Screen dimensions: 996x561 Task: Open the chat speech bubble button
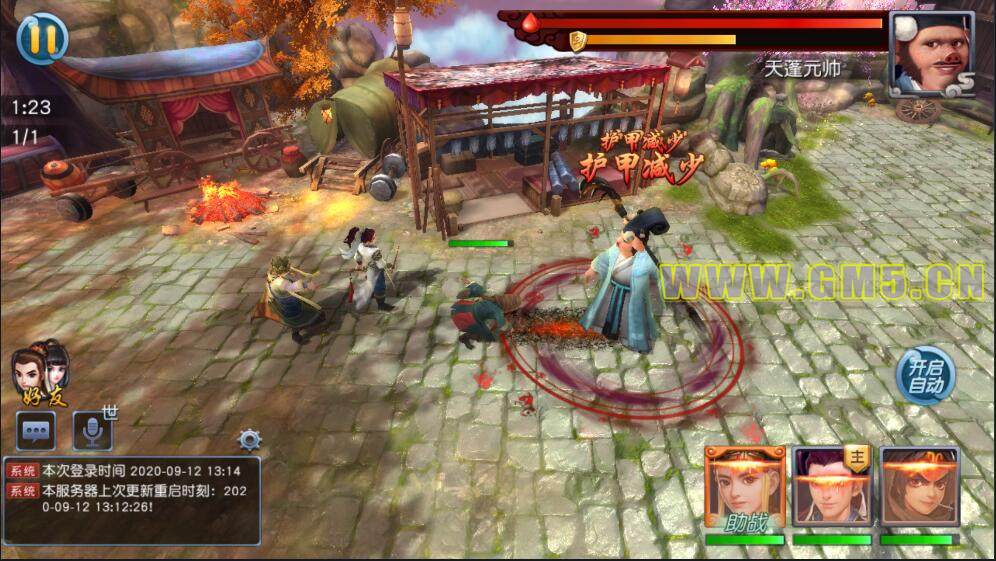pyautogui.click(x=36, y=431)
